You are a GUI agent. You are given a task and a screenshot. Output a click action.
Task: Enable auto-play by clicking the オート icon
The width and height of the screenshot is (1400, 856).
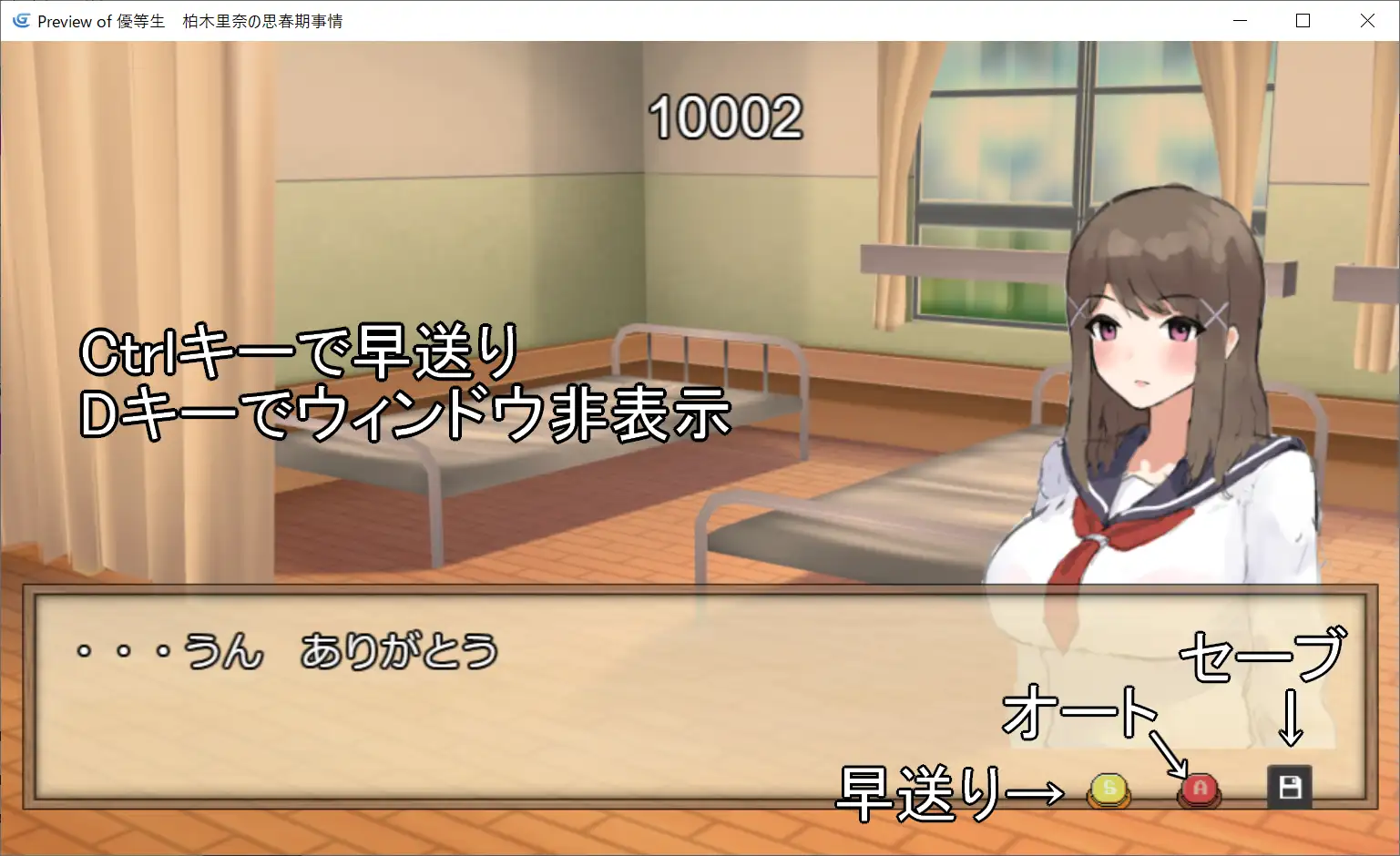tap(1198, 789)
